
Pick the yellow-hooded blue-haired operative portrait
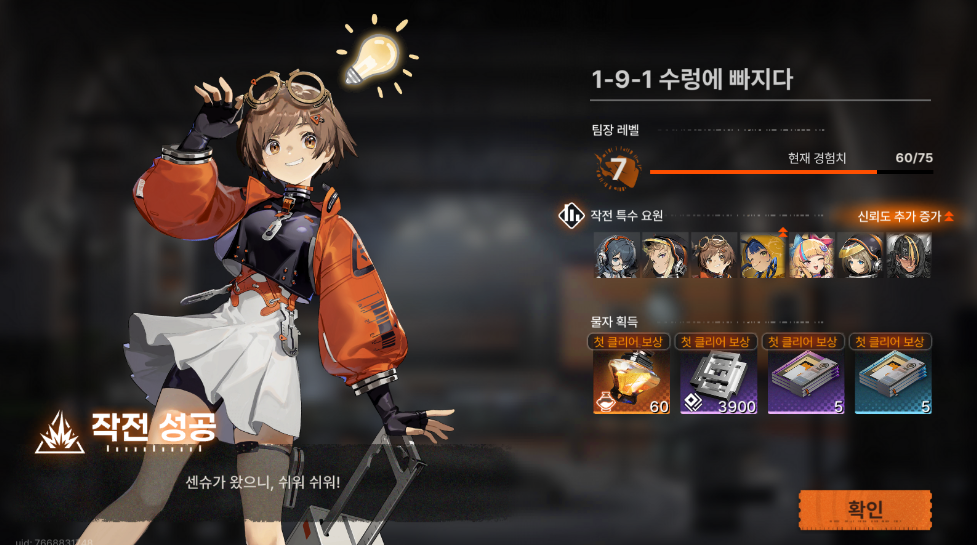(x=762, y=255)
